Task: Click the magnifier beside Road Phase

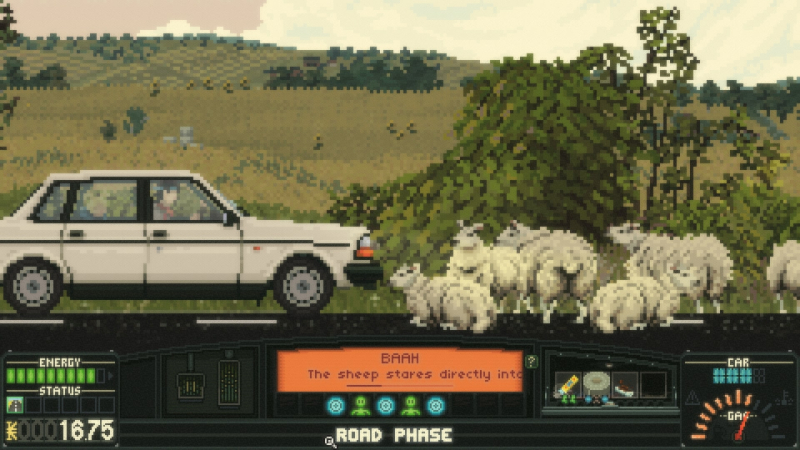Action: click(328, 439)
